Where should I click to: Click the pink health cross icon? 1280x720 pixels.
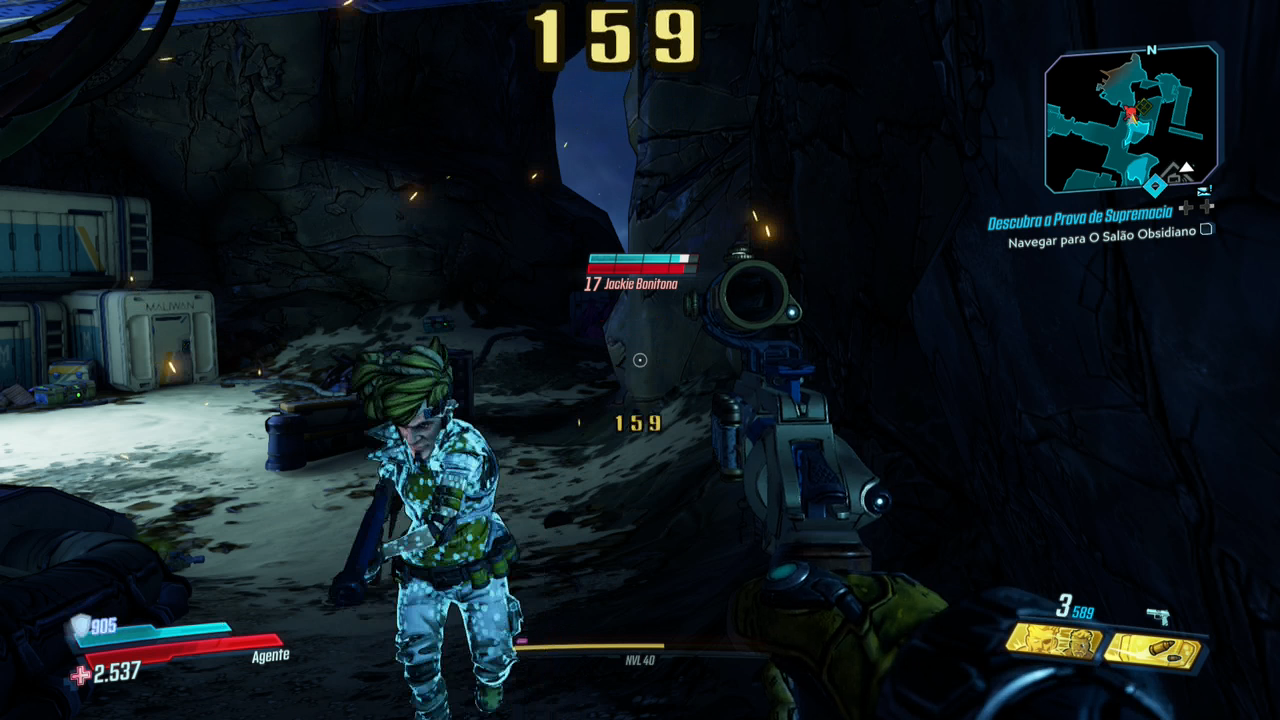point(79,675)
